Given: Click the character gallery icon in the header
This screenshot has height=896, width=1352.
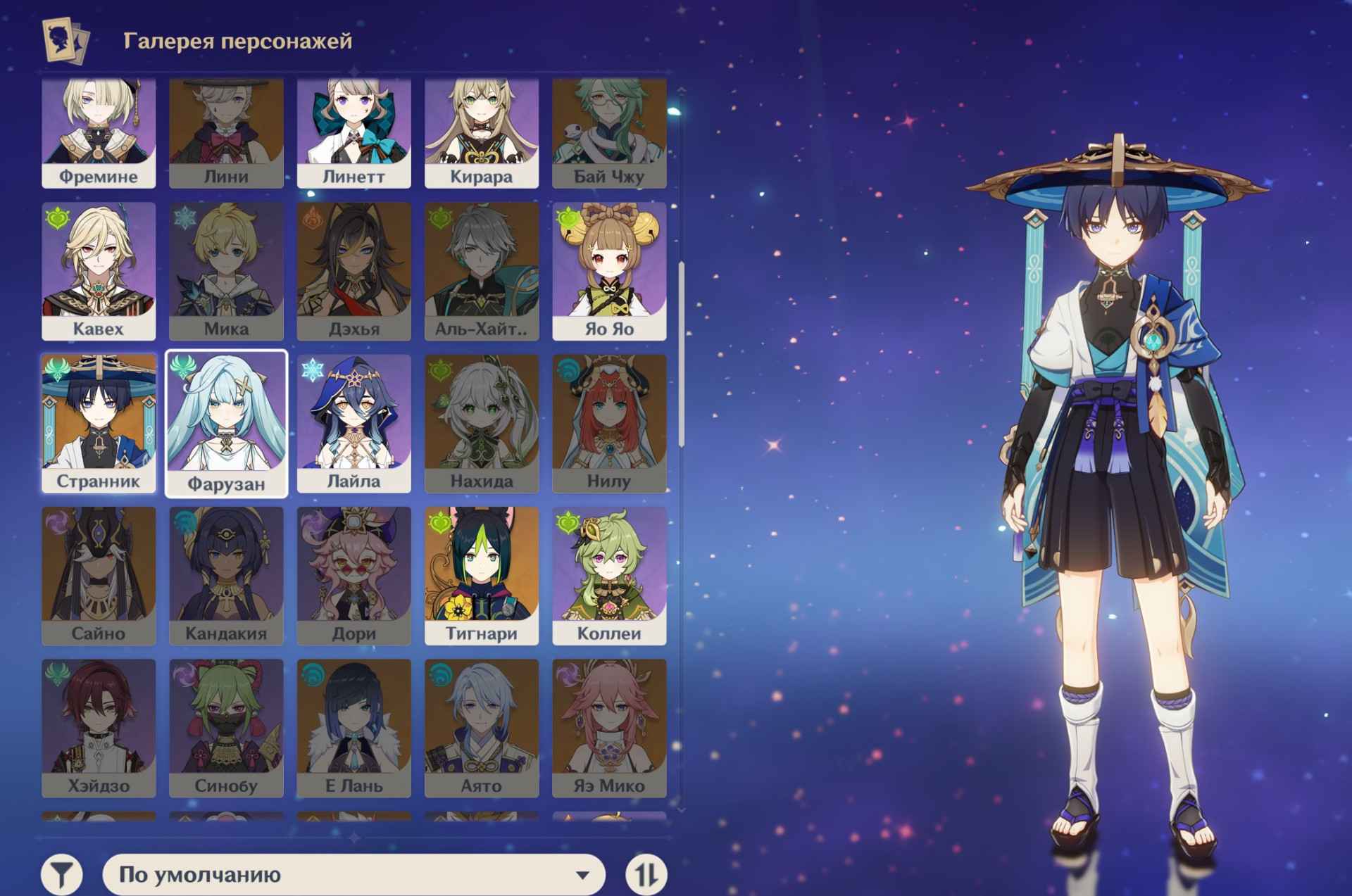Looking at the screenshot, I should (65, 39).
